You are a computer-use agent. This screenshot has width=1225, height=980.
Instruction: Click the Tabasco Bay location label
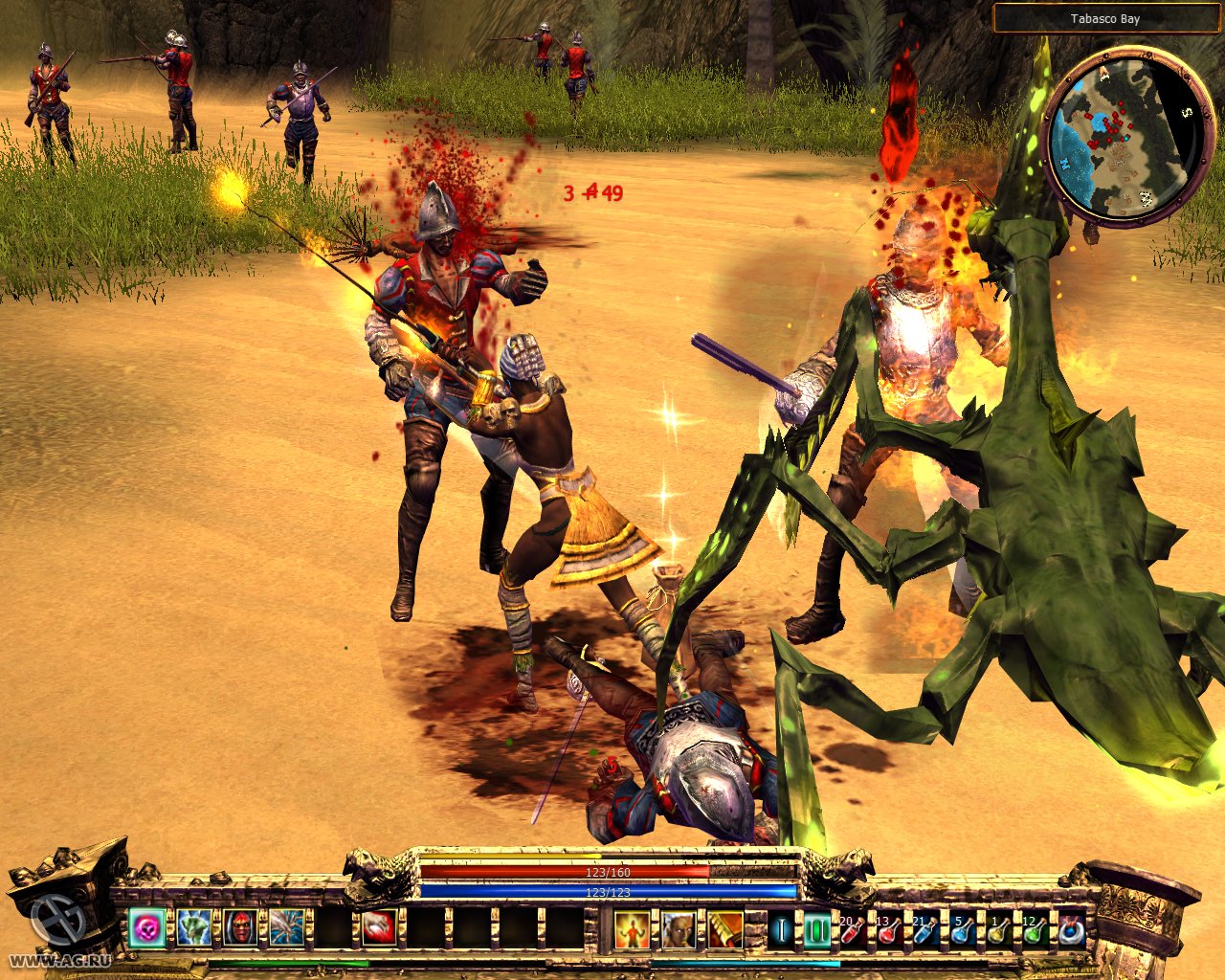(1104, 18)
